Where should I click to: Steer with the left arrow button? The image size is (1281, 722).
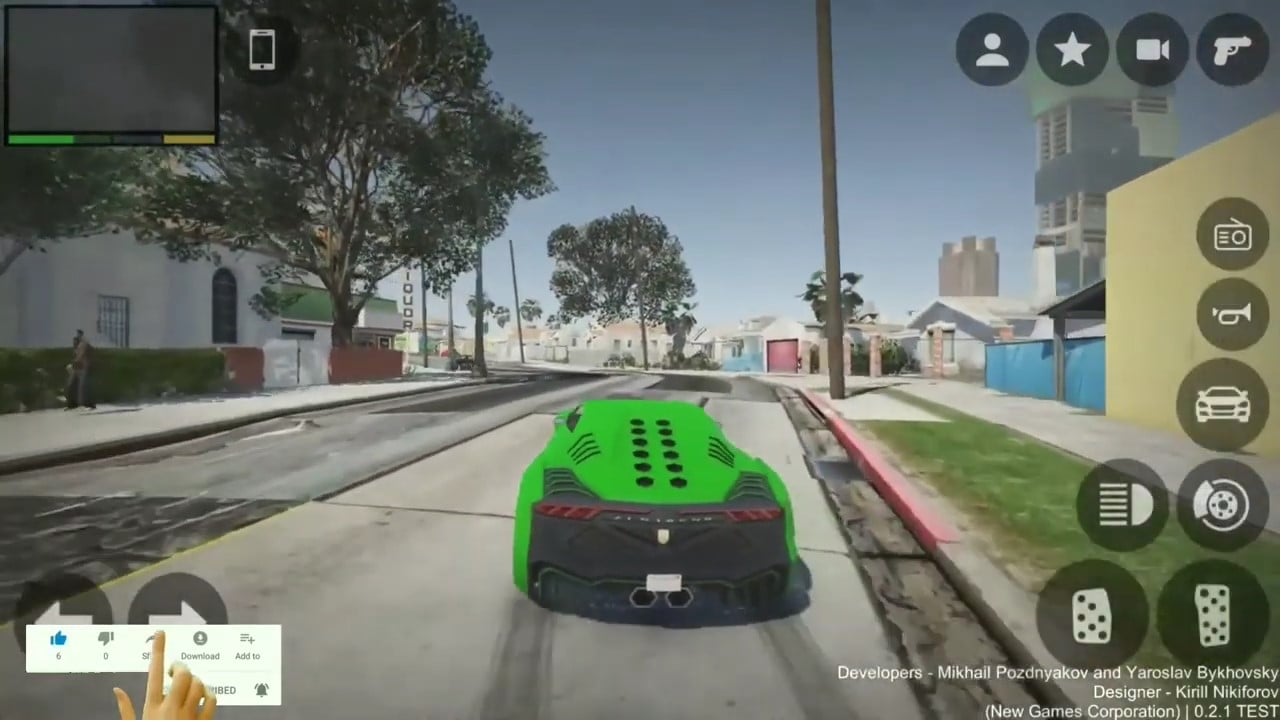[62, 606]
